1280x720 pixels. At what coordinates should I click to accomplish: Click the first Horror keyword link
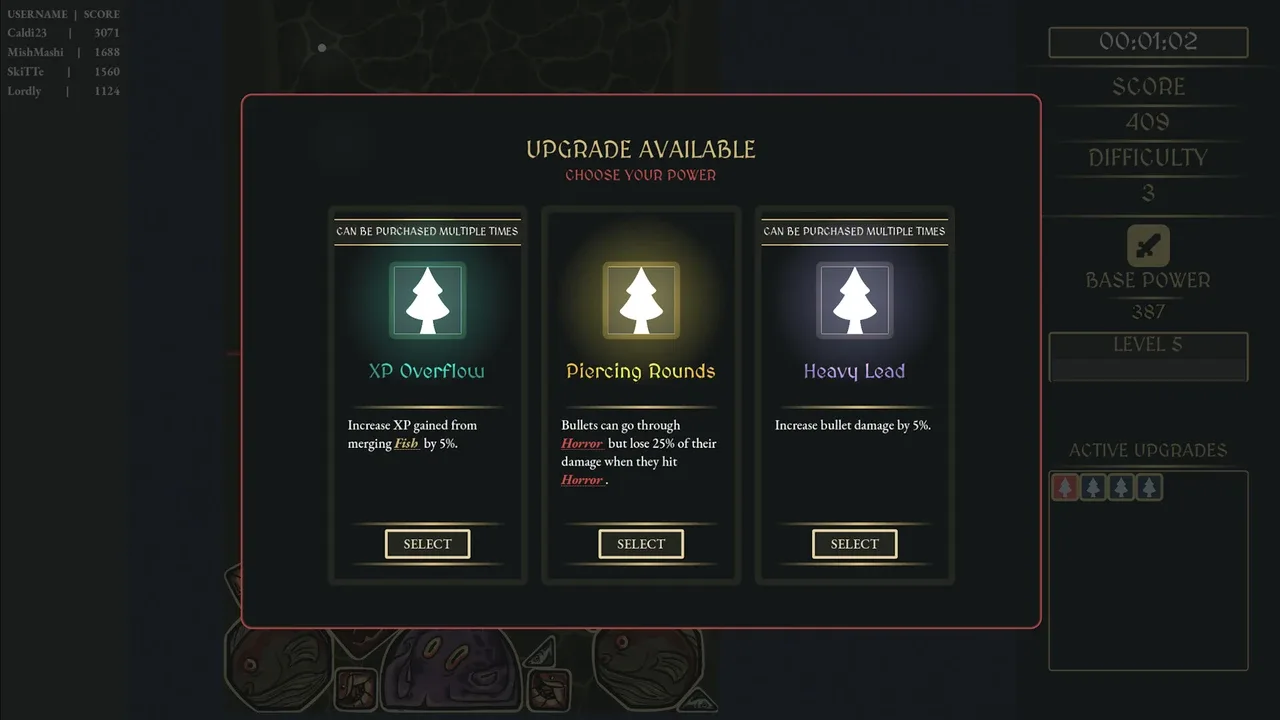tap(581, 444)
